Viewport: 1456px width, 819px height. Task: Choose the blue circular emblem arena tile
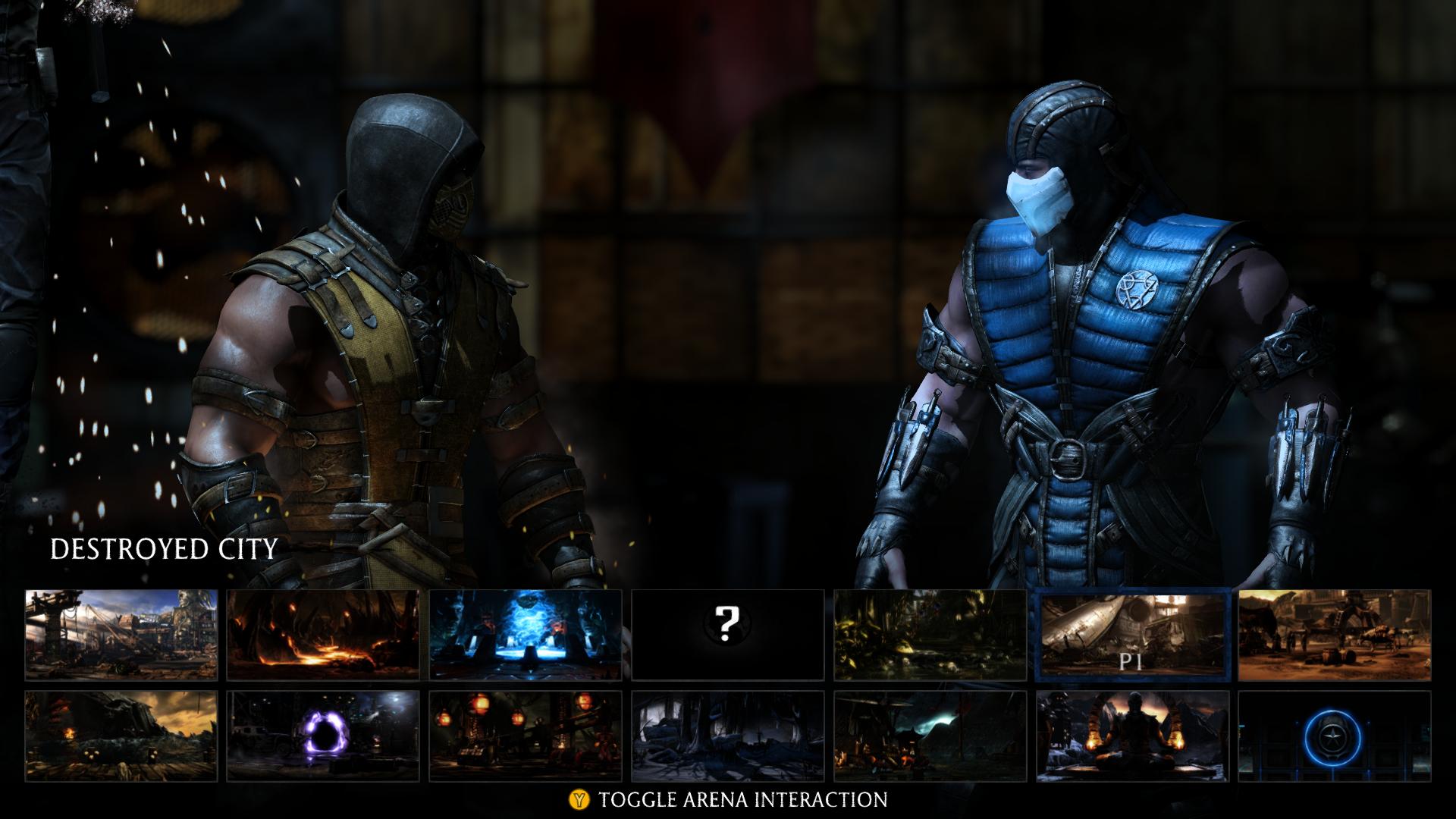coord(1335,736)
